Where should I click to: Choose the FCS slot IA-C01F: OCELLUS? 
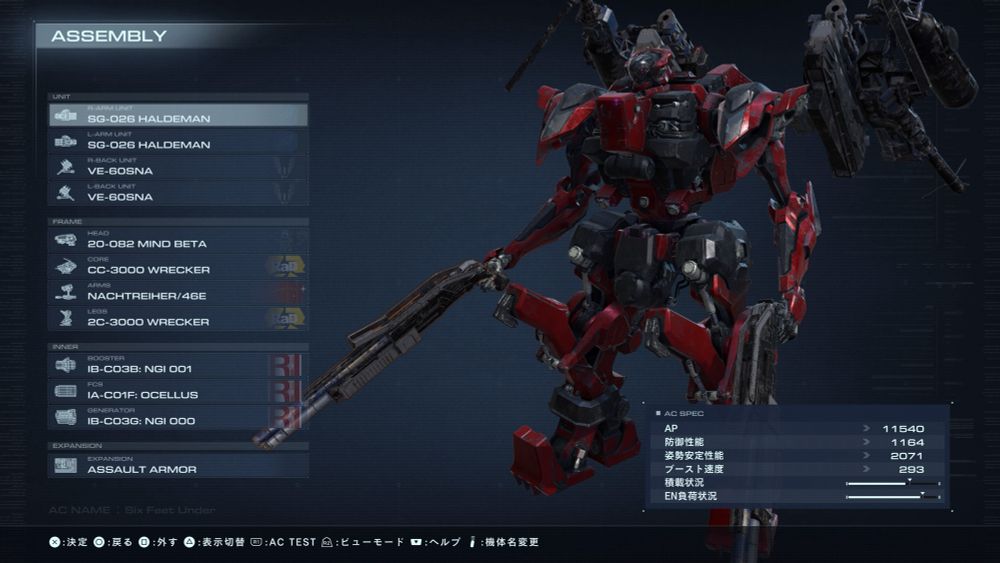[178, 391]
